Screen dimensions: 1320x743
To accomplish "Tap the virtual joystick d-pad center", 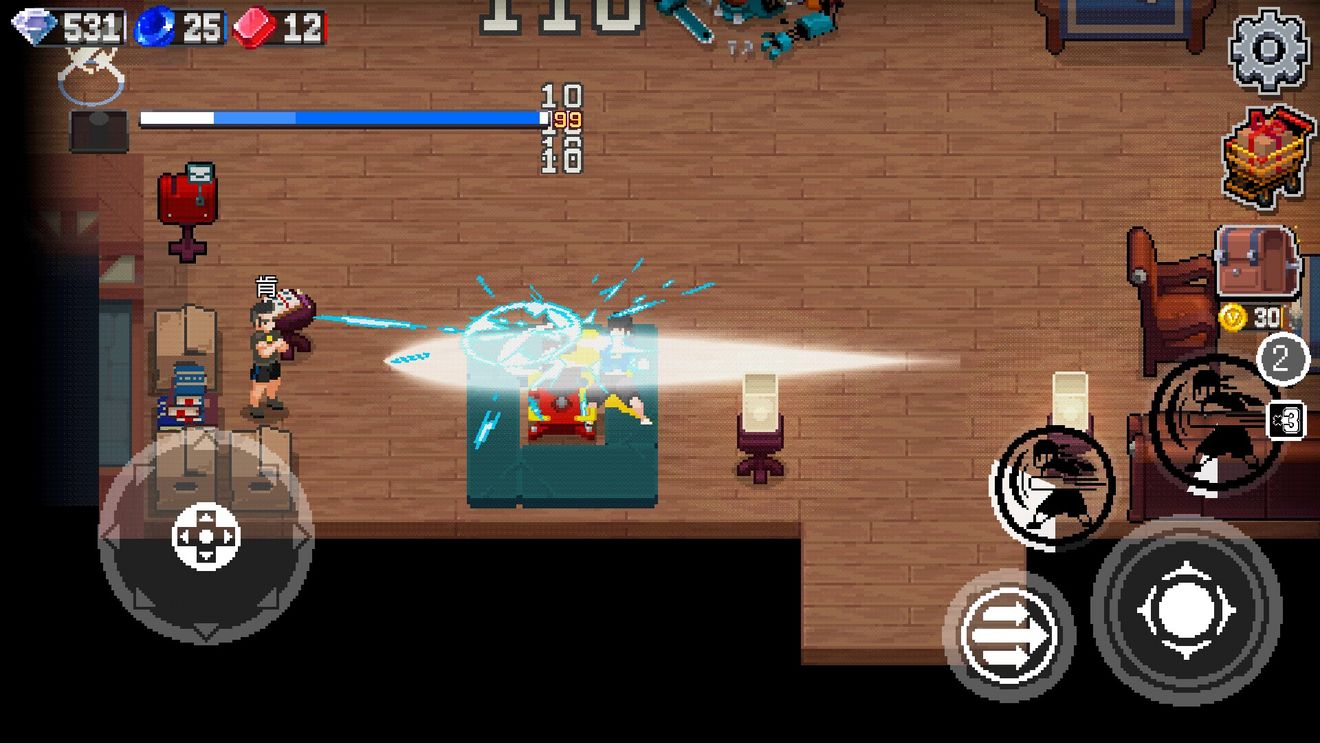I will point(206,537).
